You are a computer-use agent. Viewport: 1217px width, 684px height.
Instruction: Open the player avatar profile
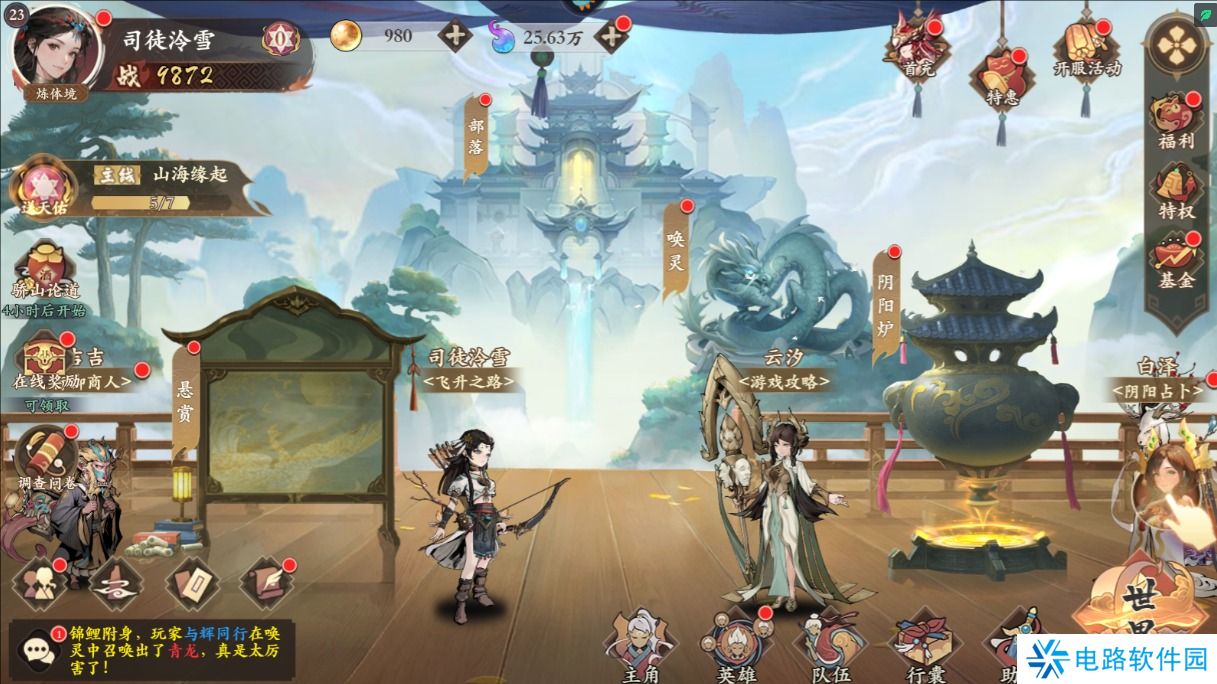pyautogui.click(x=56, y=49)
